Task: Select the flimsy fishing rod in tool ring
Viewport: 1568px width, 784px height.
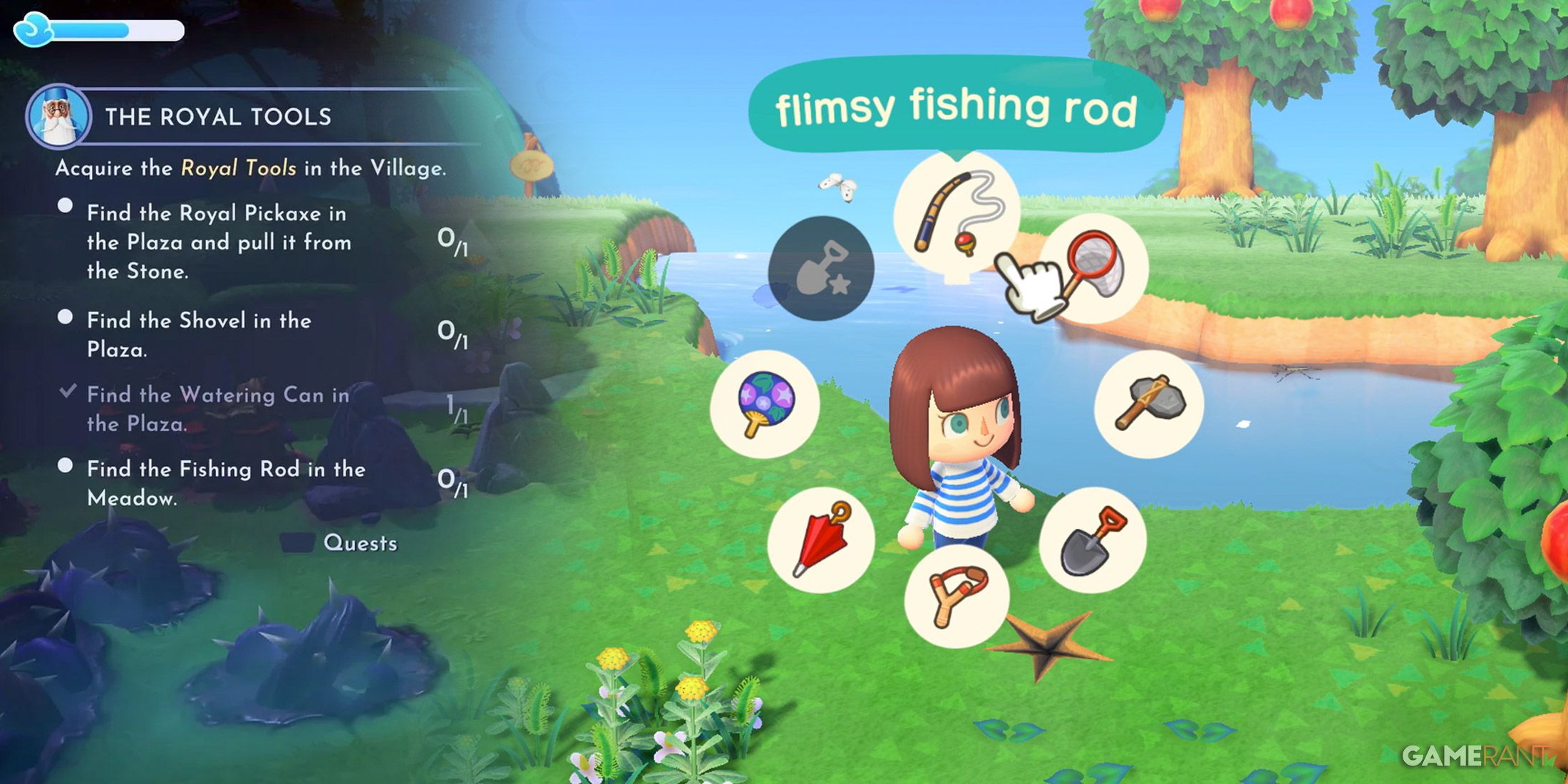Action: (956, 214)
